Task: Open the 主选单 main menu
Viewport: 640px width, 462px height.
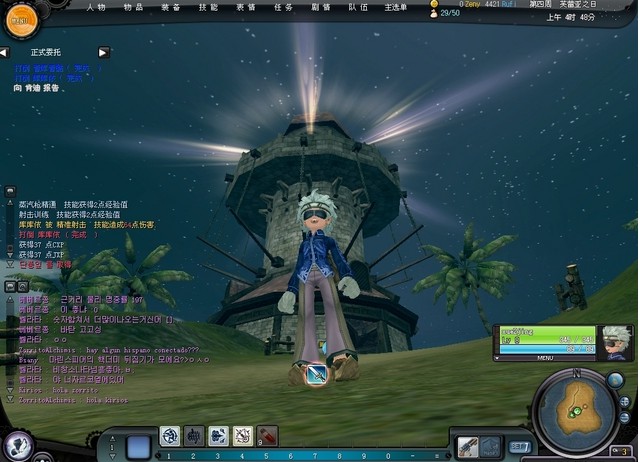Action: click(397, 6)
